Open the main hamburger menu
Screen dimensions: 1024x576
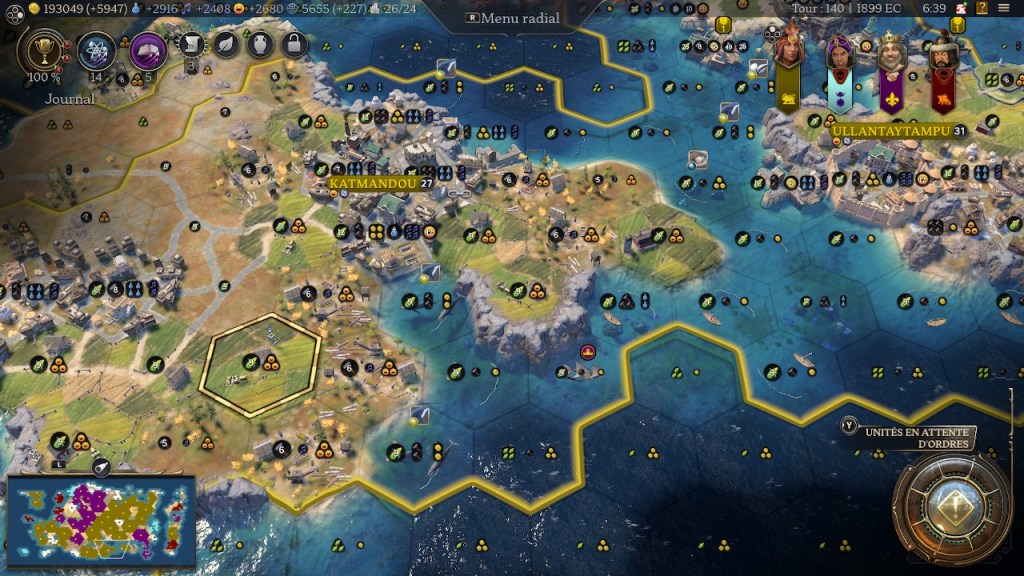1004,8
